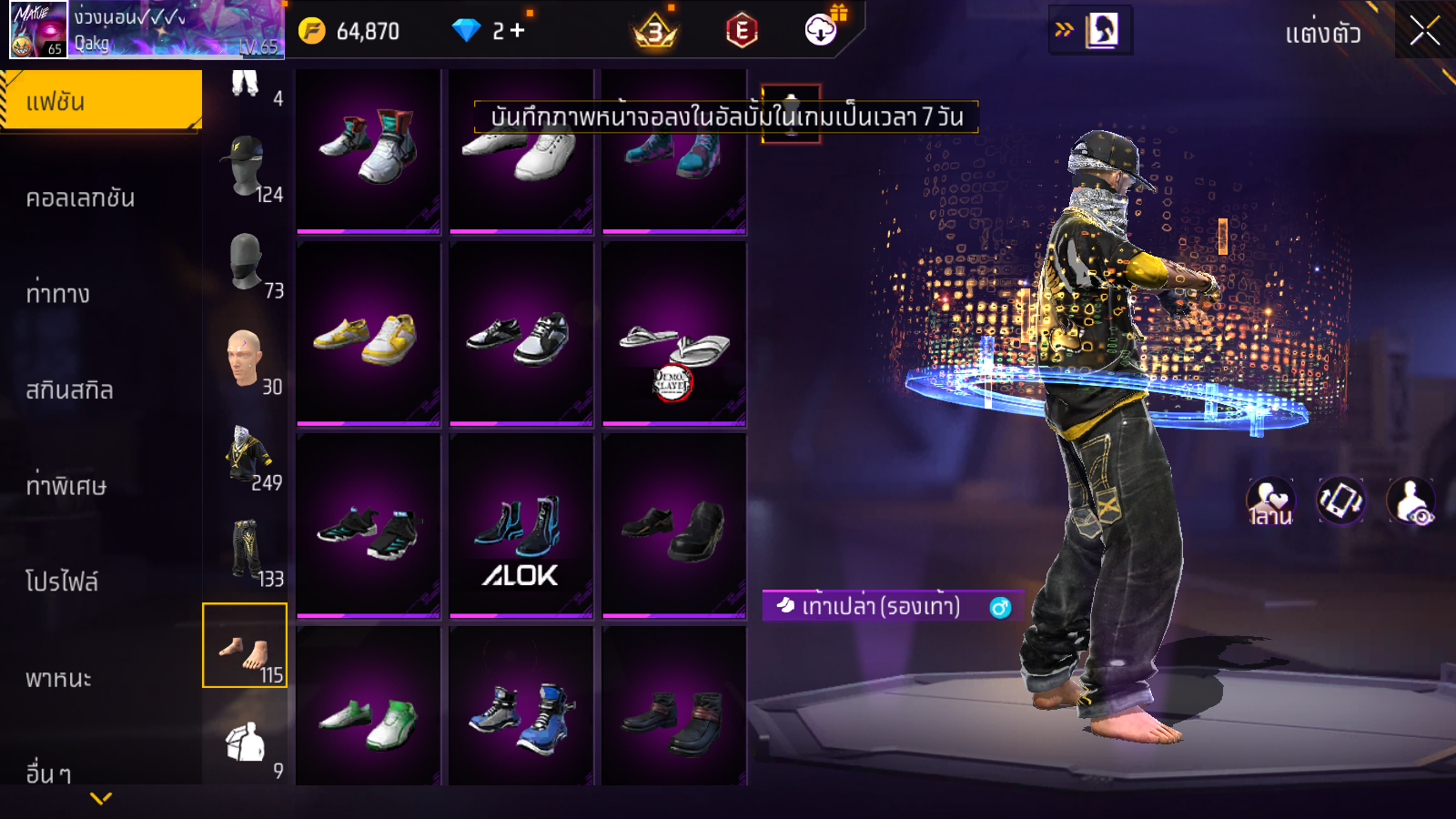Equip the Demon Slayer sandals
Viewport: 1456px width, 819px height.
(673, 334)
